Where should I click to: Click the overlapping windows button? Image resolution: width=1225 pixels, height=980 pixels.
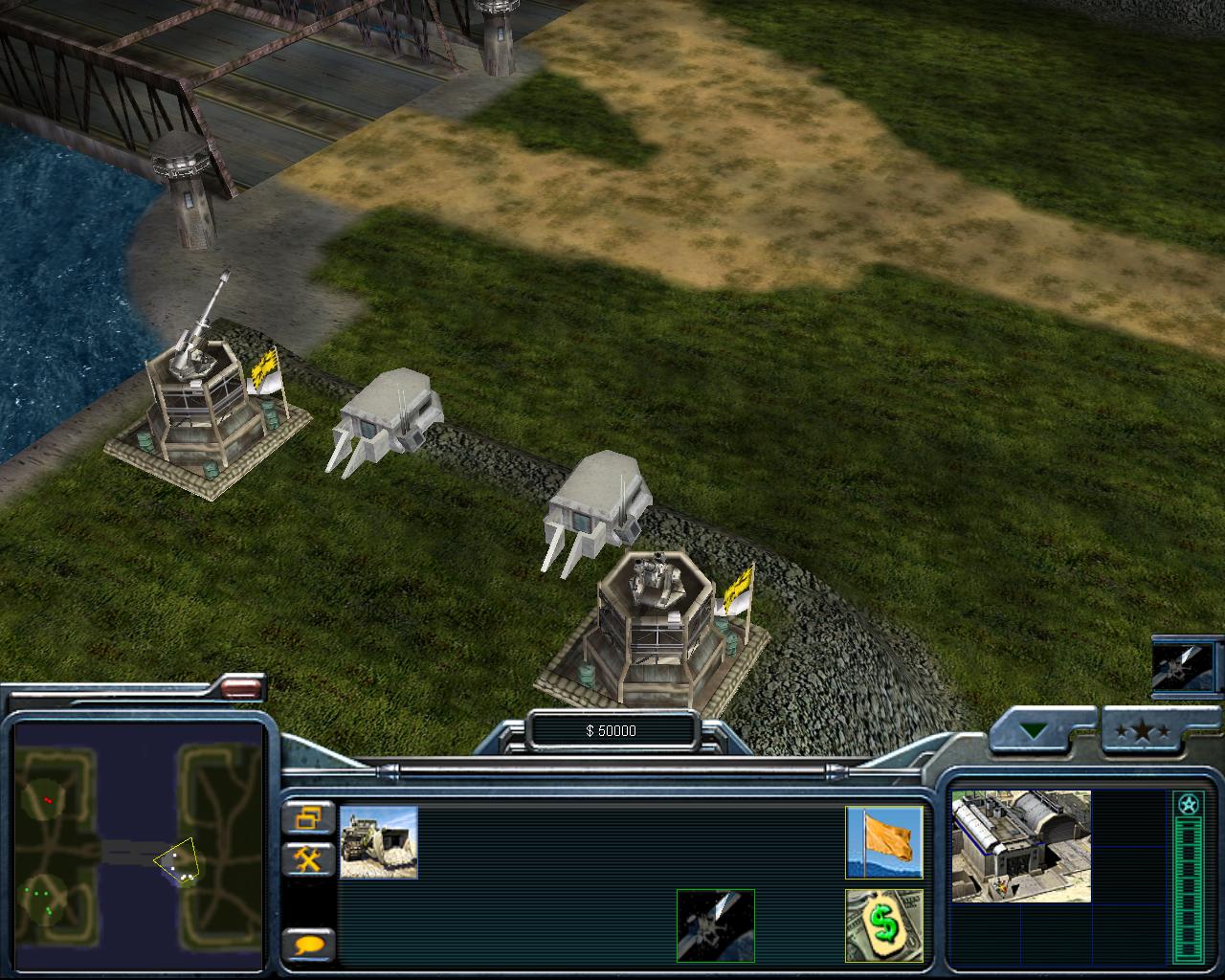tap(309, 818)
